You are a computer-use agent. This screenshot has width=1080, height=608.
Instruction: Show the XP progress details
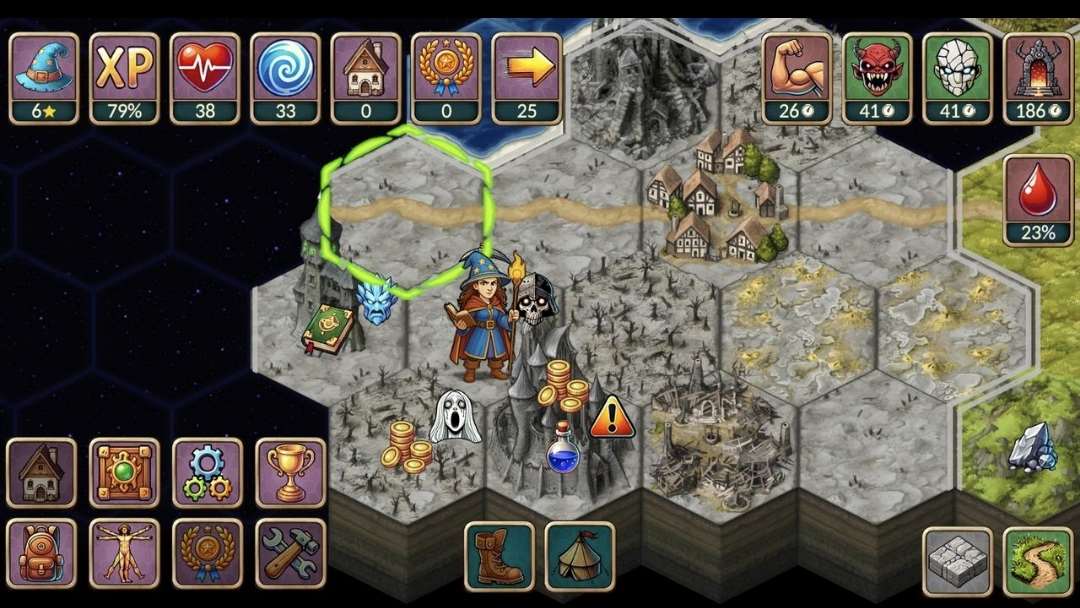[124, 77]
